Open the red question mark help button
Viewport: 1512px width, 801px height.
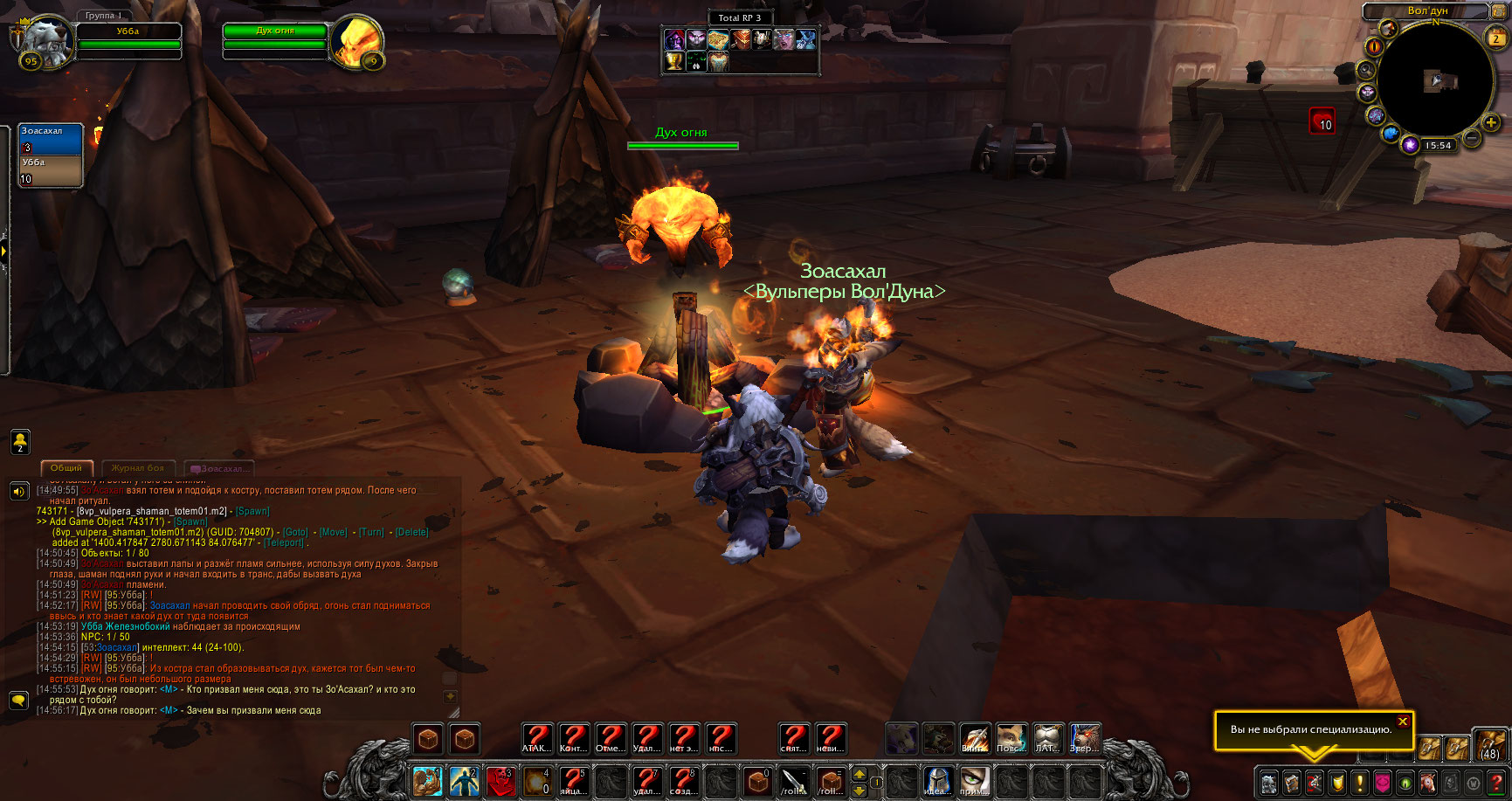pos(1495,782)
